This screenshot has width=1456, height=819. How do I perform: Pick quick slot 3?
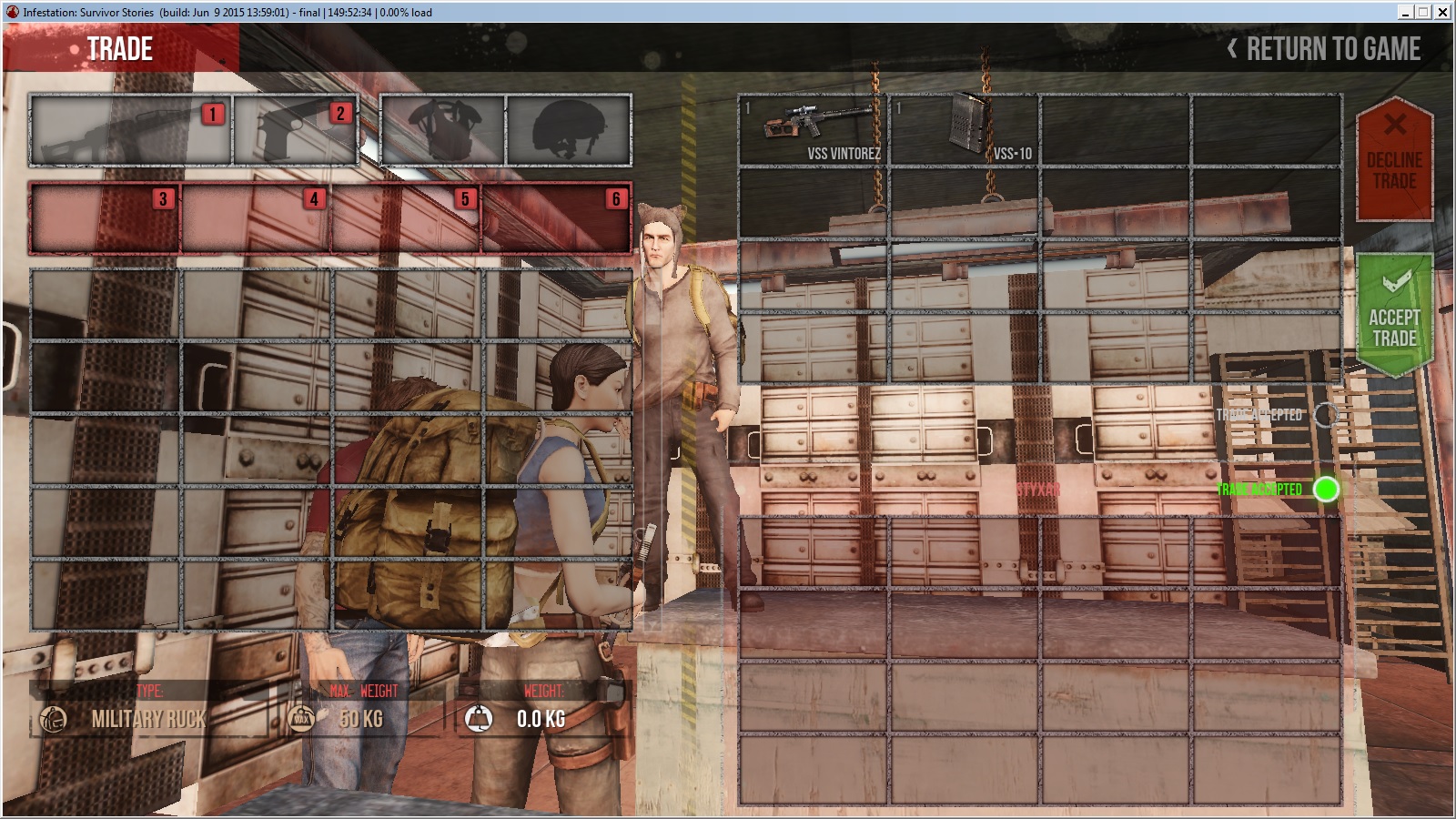point(105,218)
